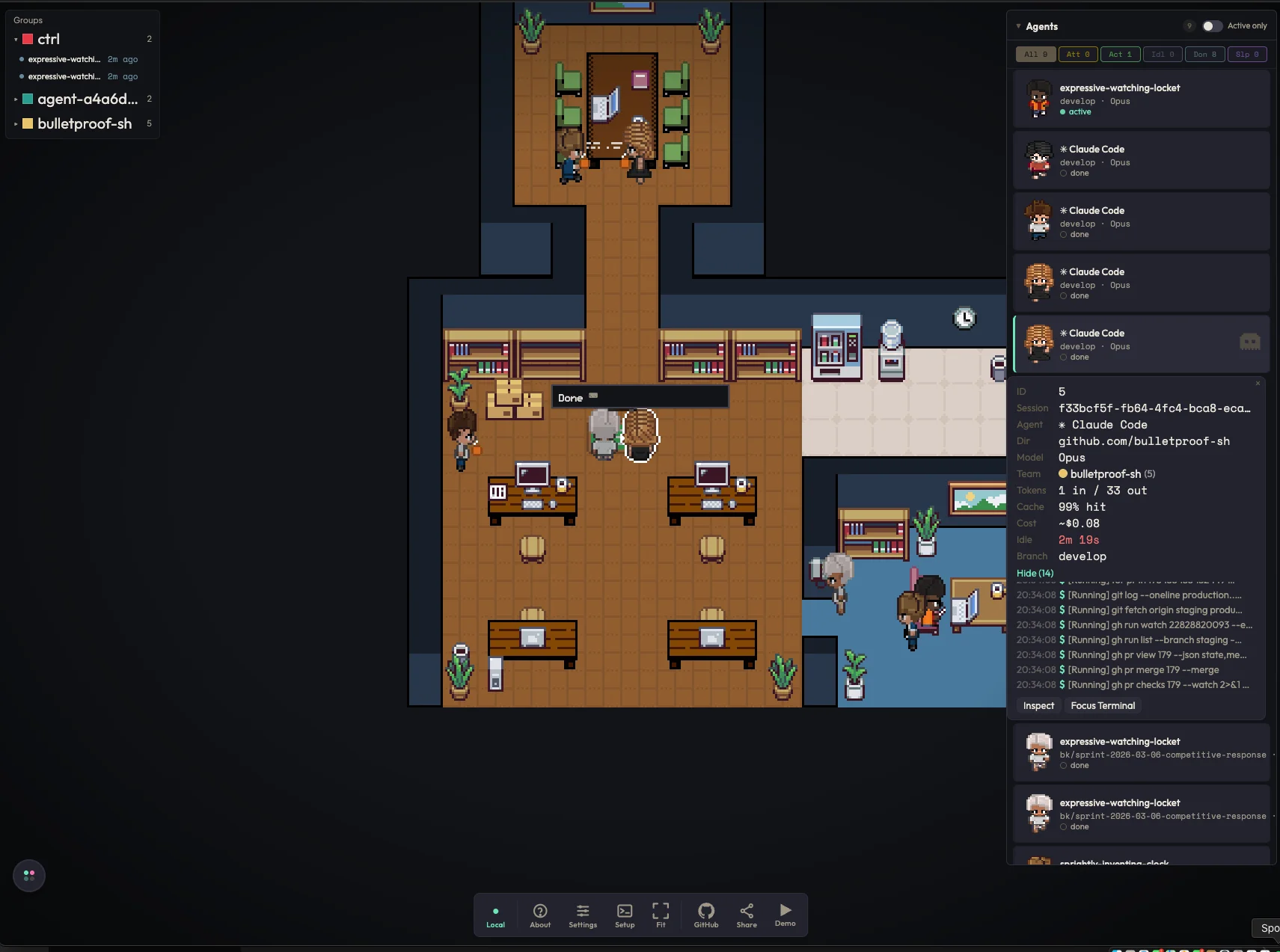Click the Fit view icon

point(661,915)
